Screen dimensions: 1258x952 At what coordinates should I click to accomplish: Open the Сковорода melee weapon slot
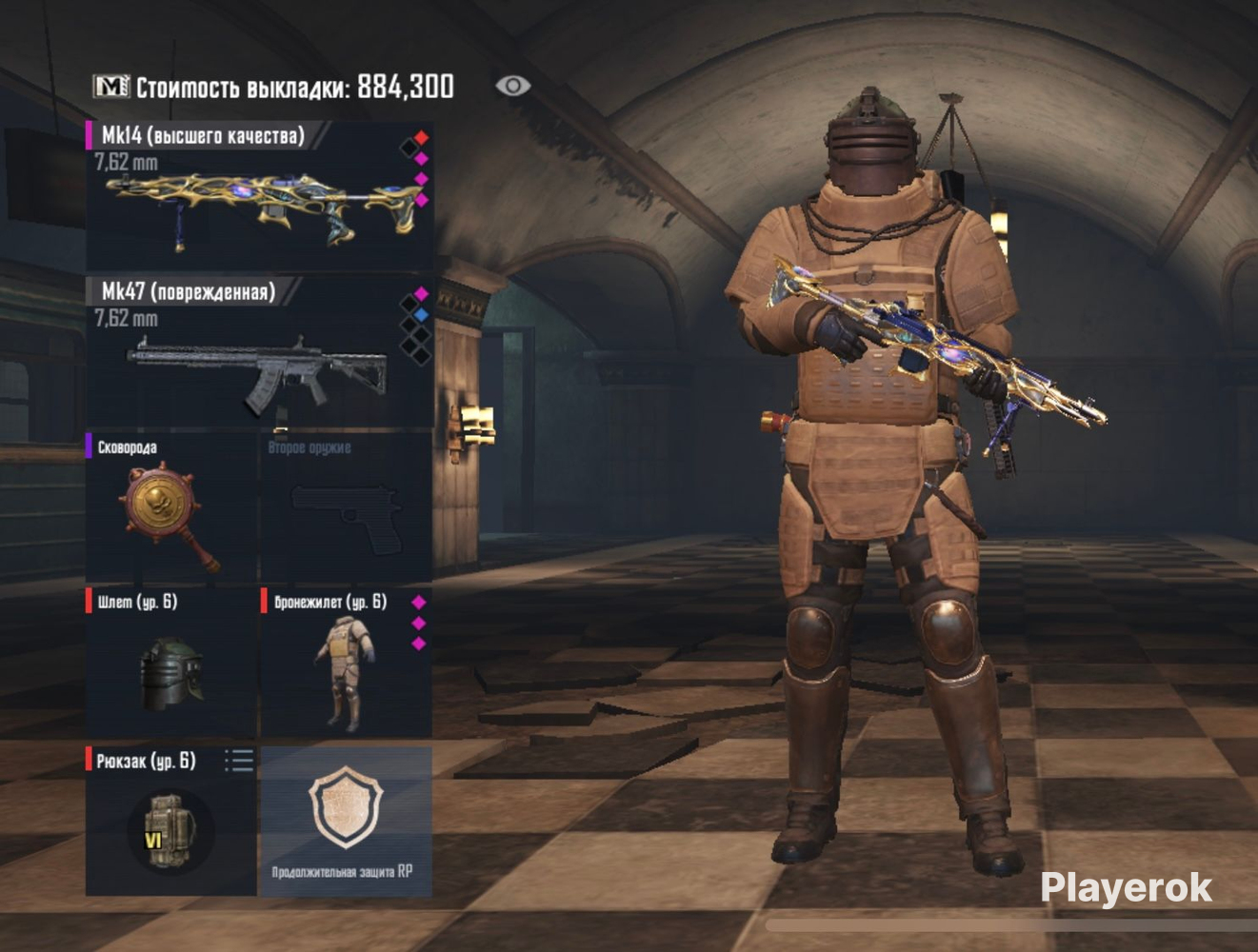pyautogui.click(x=171, y=509)
